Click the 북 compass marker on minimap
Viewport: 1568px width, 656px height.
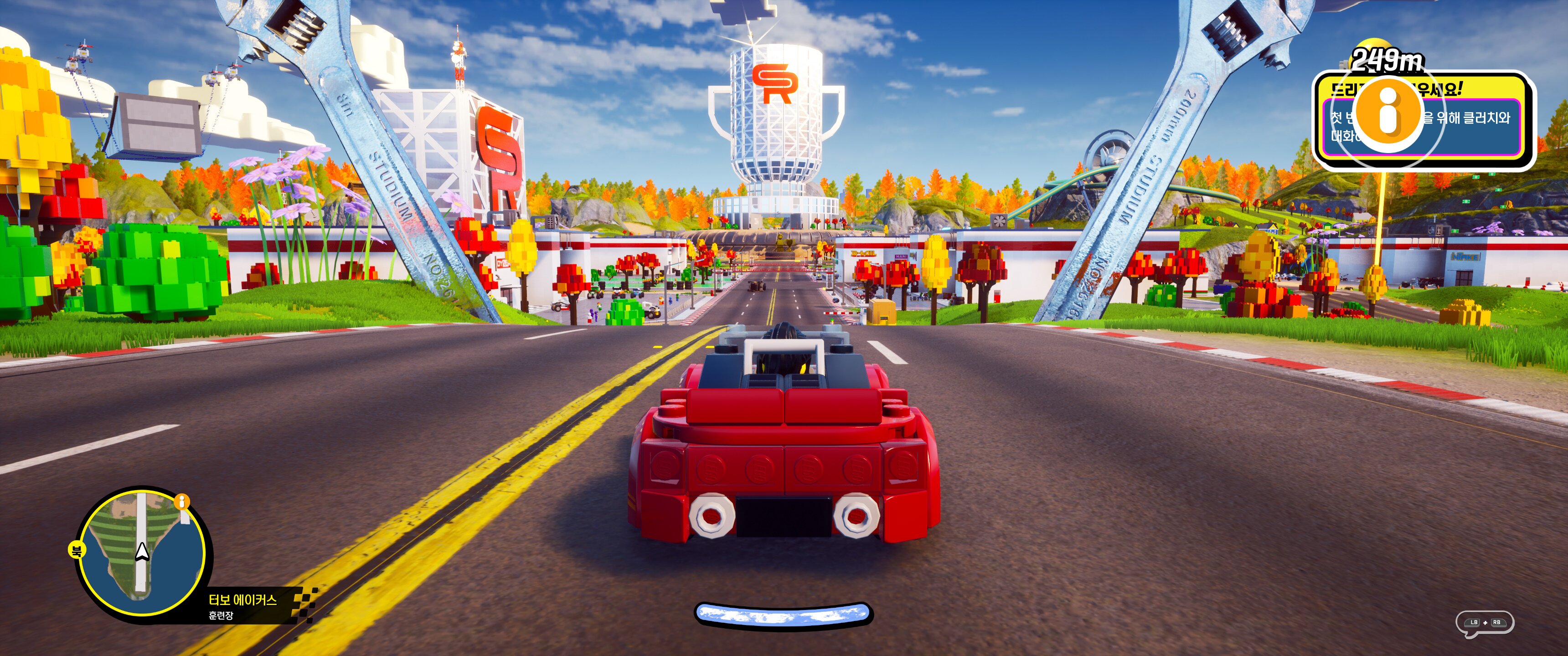tap(77, 551)
